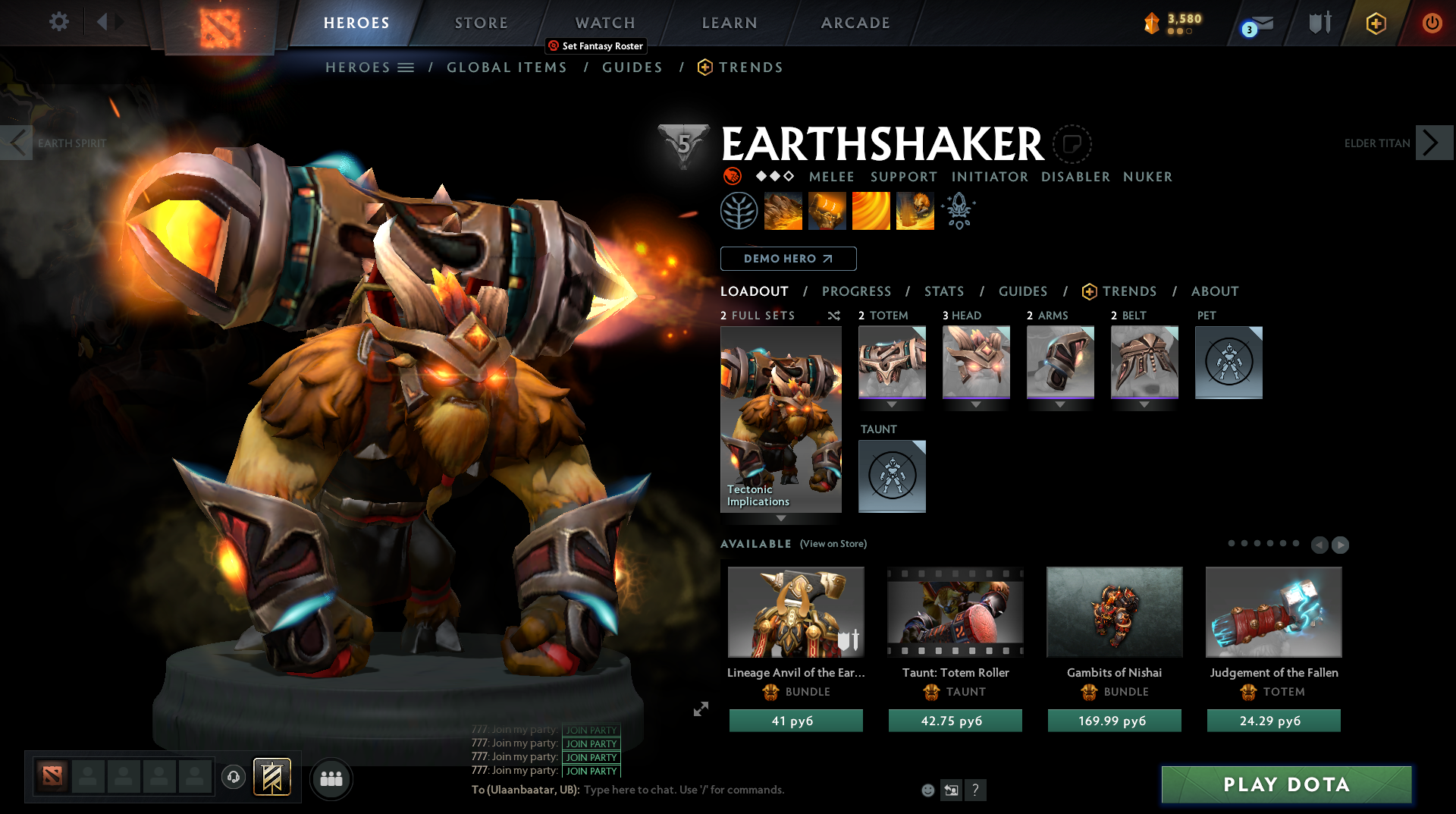
Task: Open the STATS tab for Earthshaker
Action: tap(943, 291)
